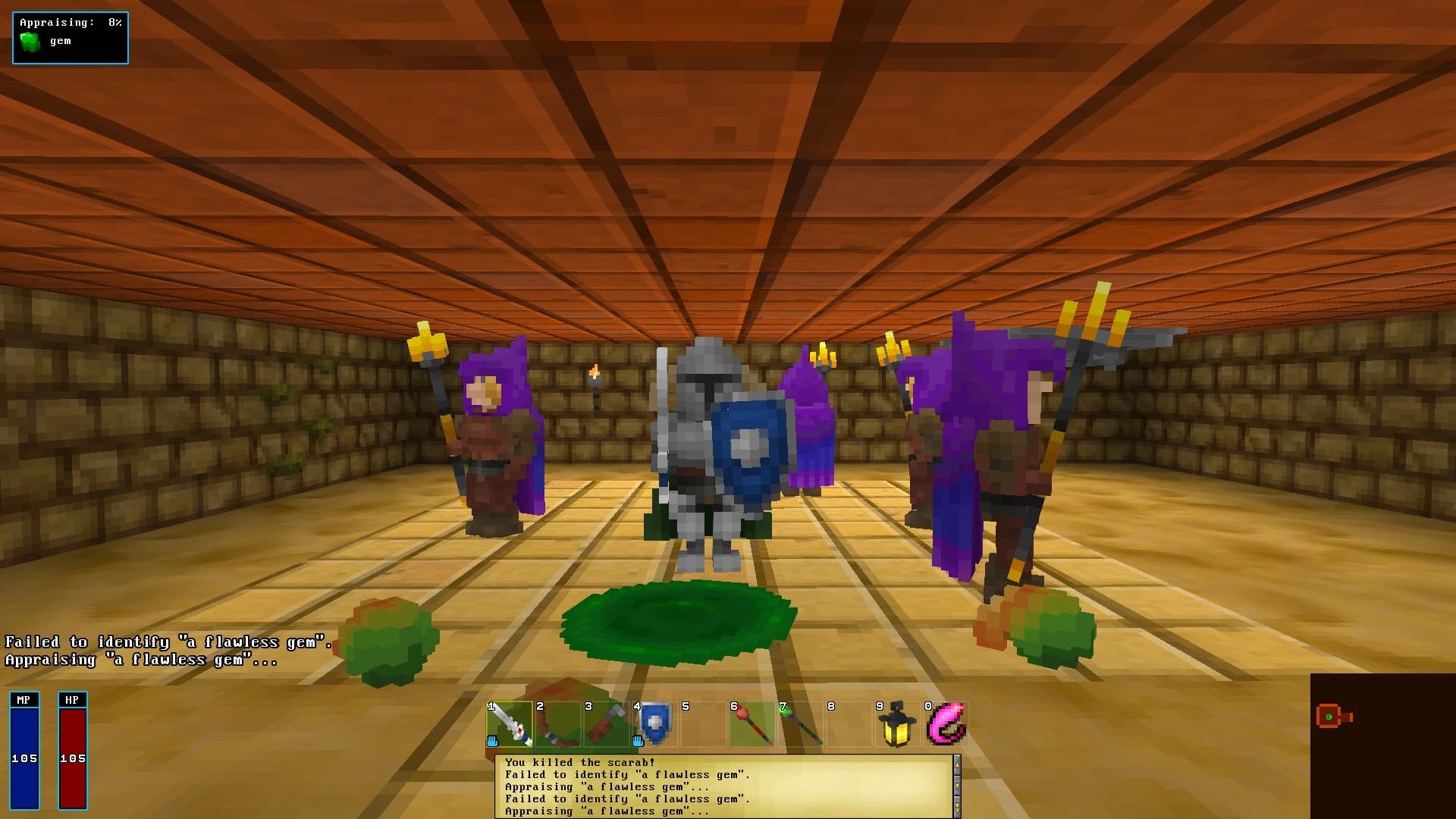Expand empty hotbar slot 8
This screenshot has height=819, width=1456.
pyautogui.click(x=849, y=722)
